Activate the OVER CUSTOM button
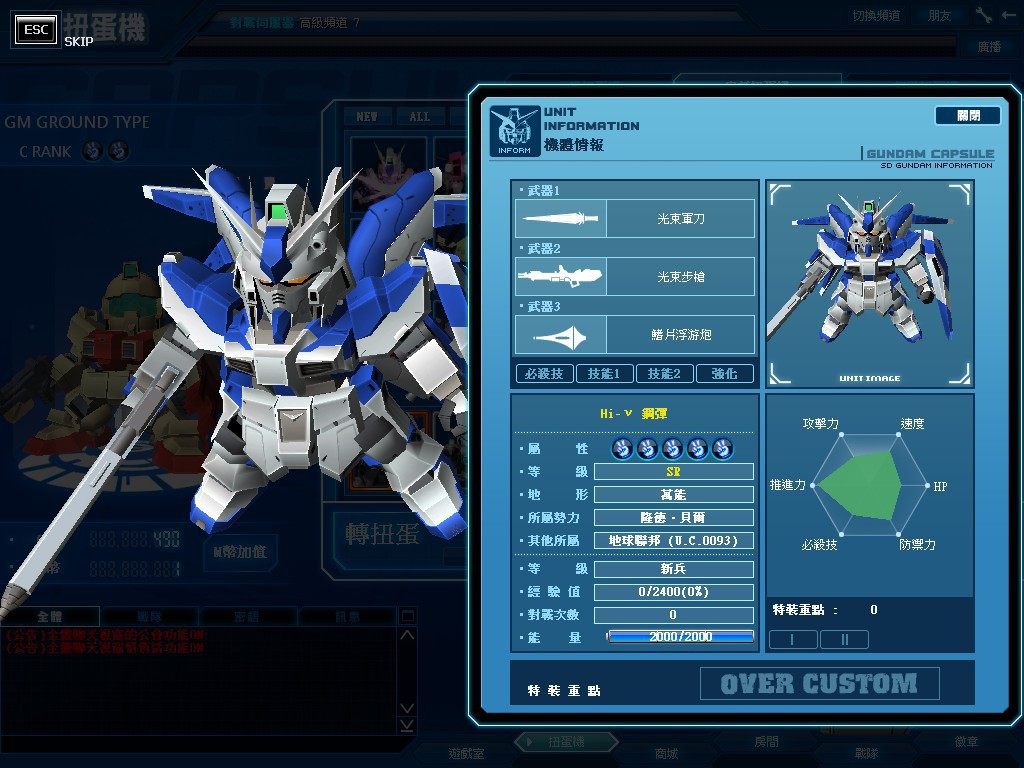The image size is (1024, 768). (x=819, y=684)
